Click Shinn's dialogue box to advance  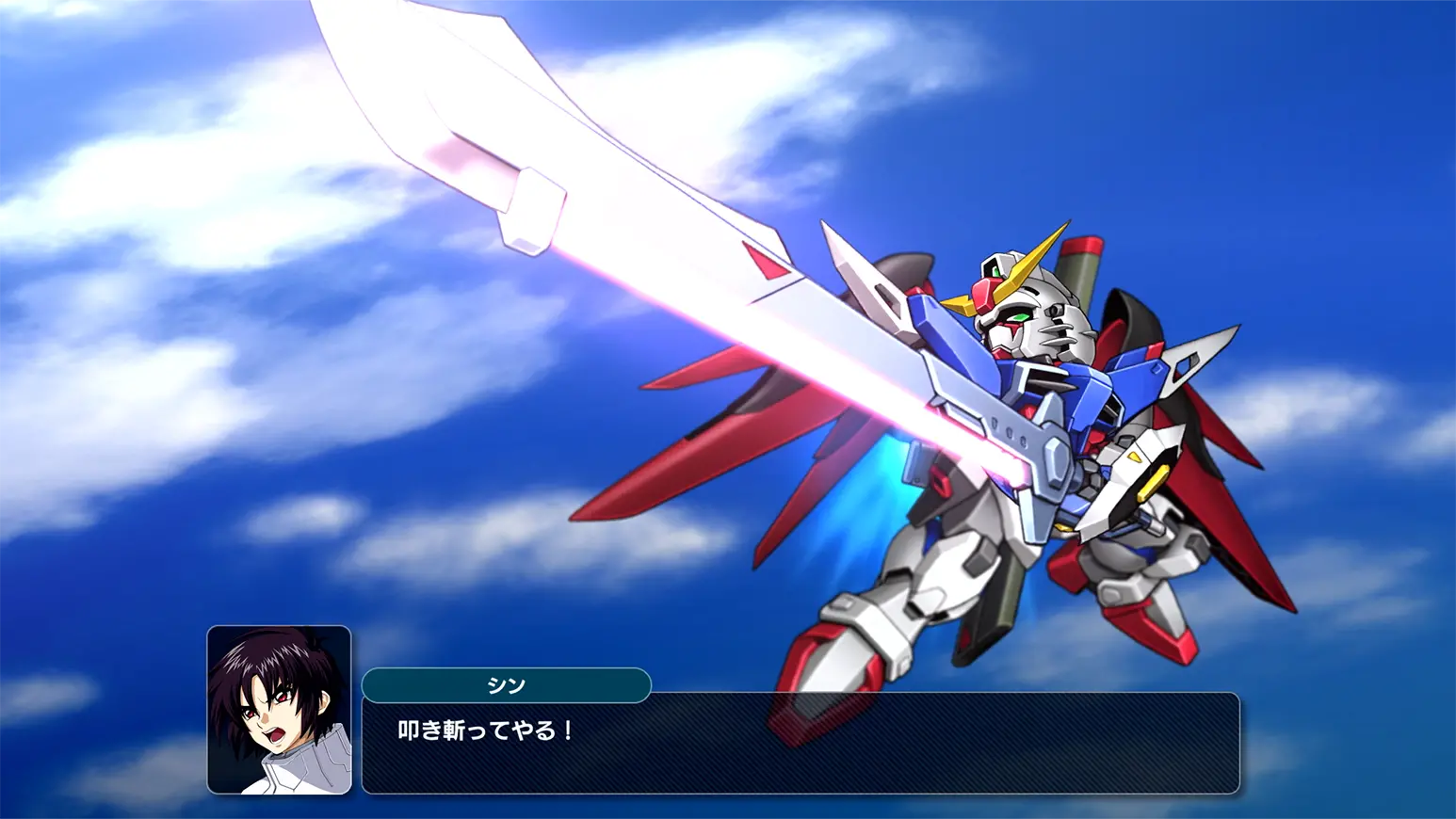[801, 744]
